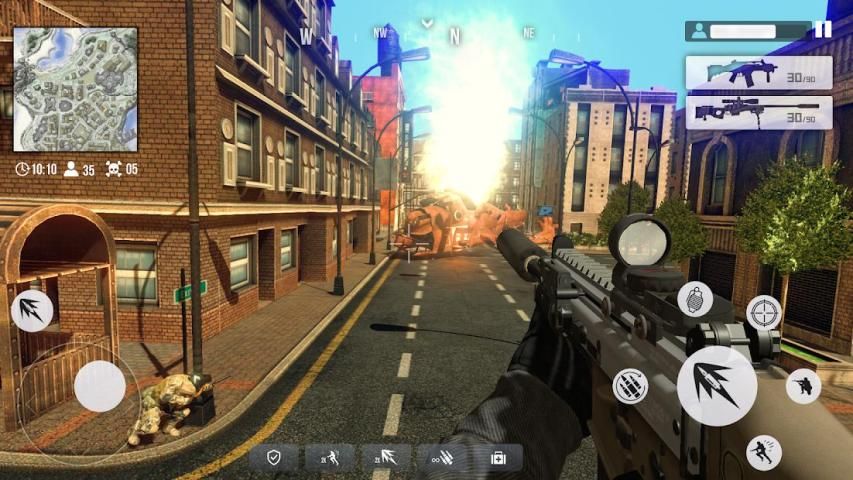Activate the sprint running button
This screenshot has width=853, height=480.
[x=764, y=453]
